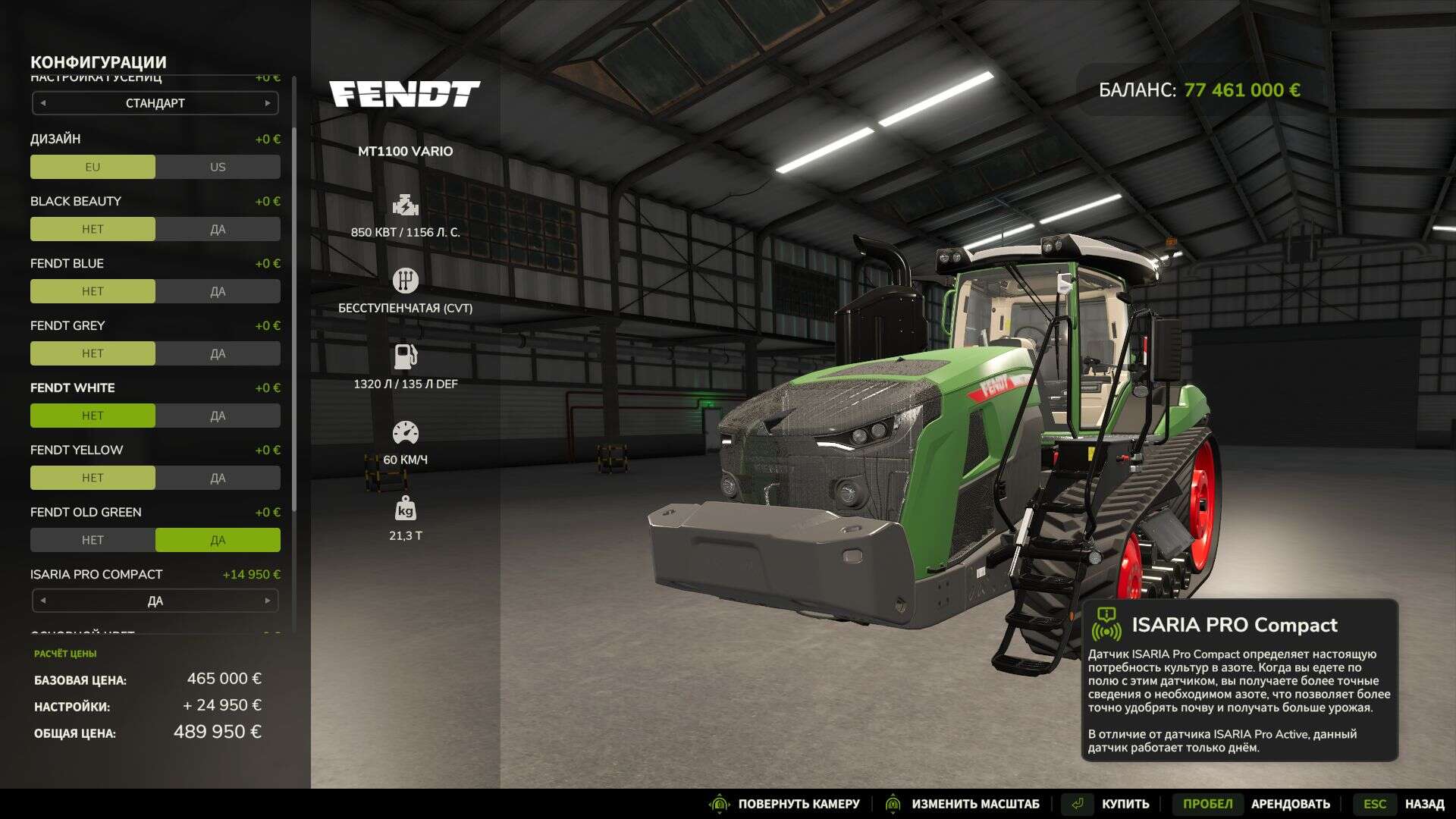Turn on Fendt Blue with ДА
The width and height of the screenshot is (1456, 819).
click(x=218, y=291)
